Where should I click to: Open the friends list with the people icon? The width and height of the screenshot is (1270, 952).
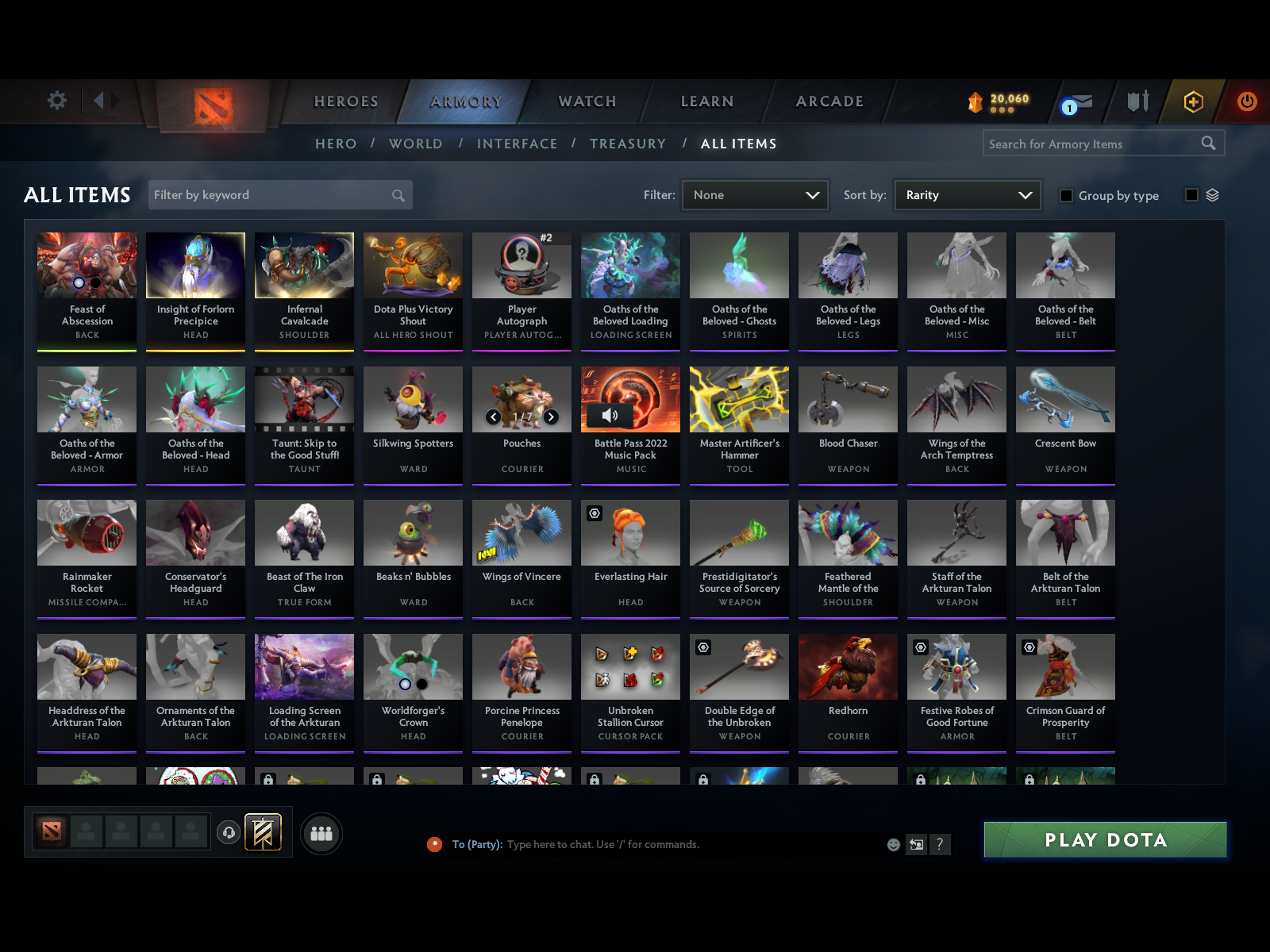(x=321, y=834)
